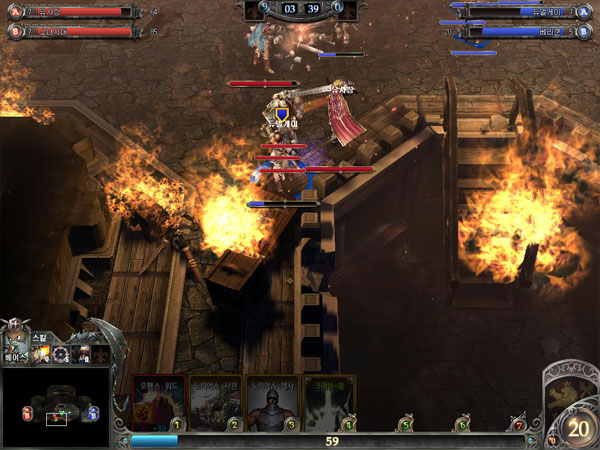
Task: Select the faded fourth card with green text
Action: pos(329,402)
